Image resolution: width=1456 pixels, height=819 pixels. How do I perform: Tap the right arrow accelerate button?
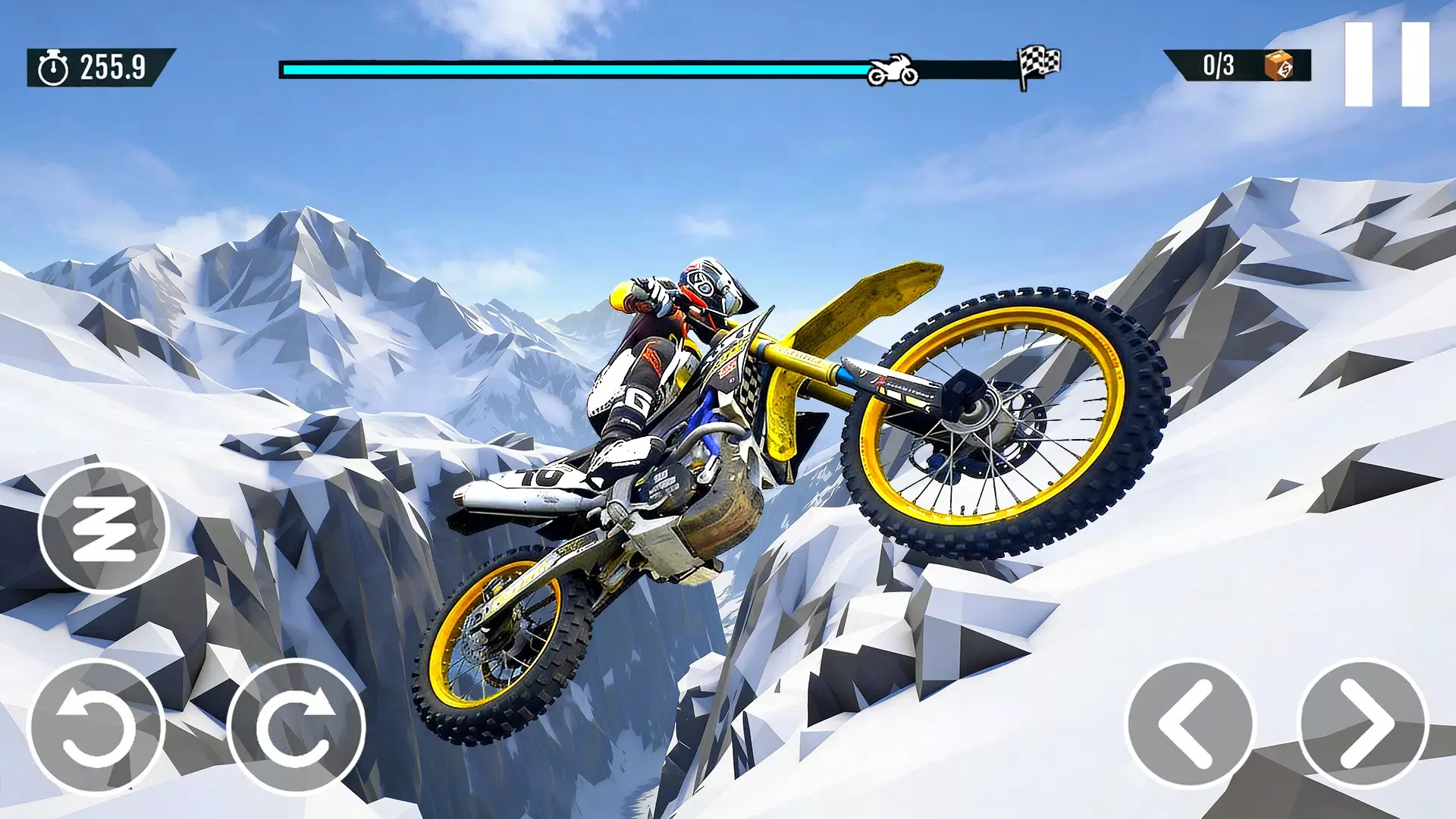point(1363,724)
